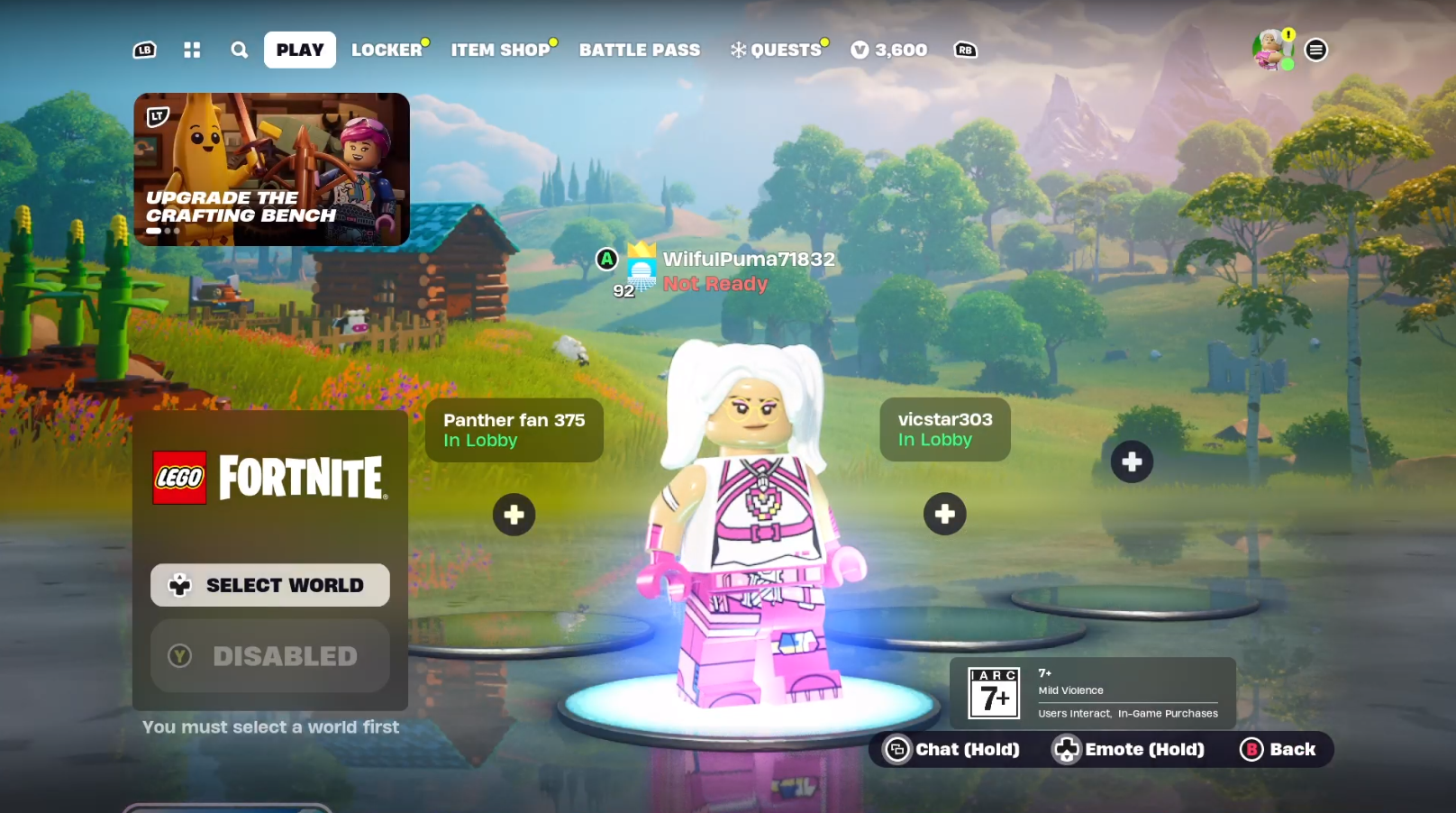
Task: Open the search magnifier icon
Action: [x=239, y=50]
